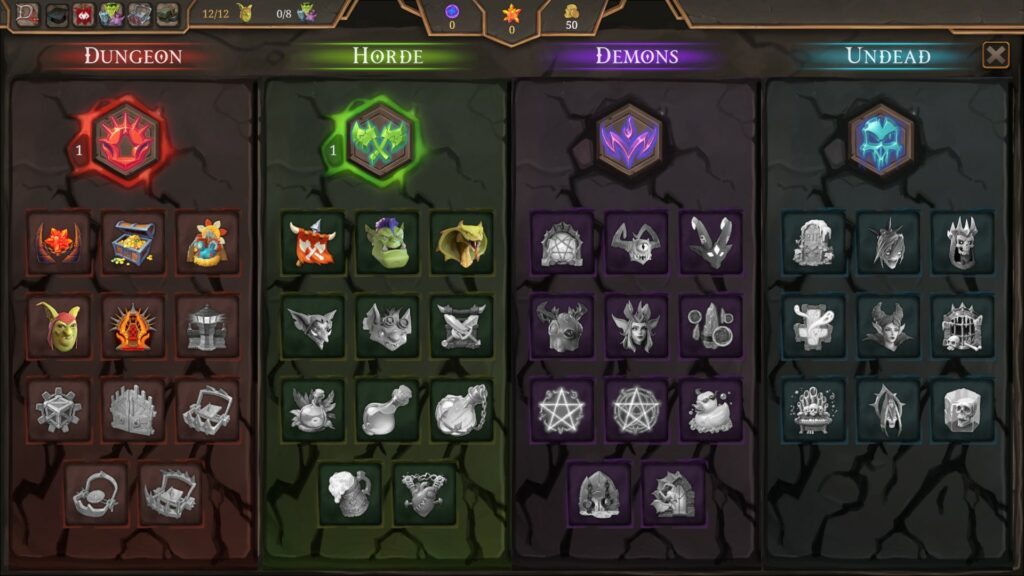Screen dimensions: 1024x576
Task: Select the horned mask Demons research
Action: point(710,242)
